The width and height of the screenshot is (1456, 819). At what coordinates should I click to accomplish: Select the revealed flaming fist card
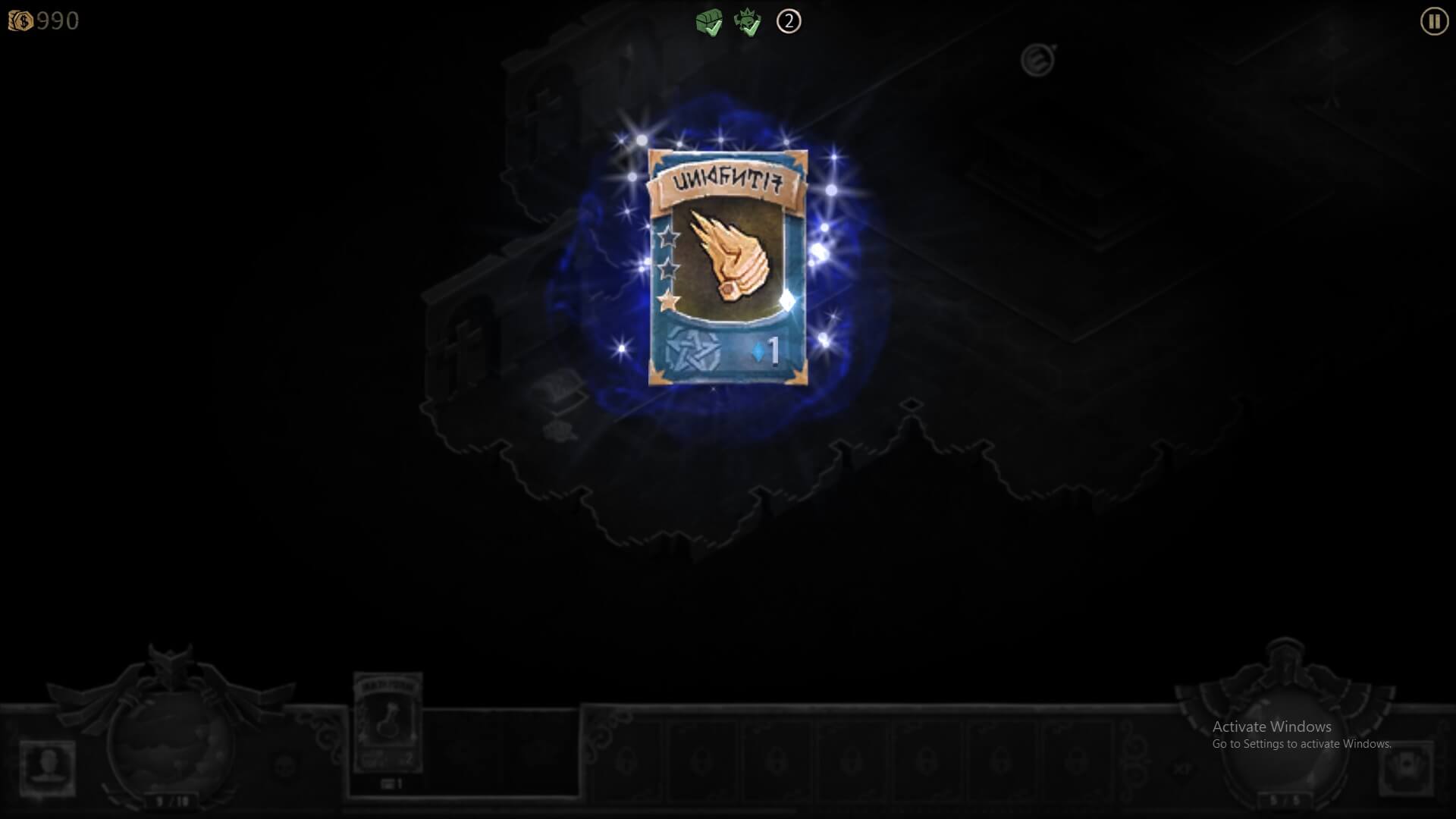pyautogui.click(x=728, y=267)
